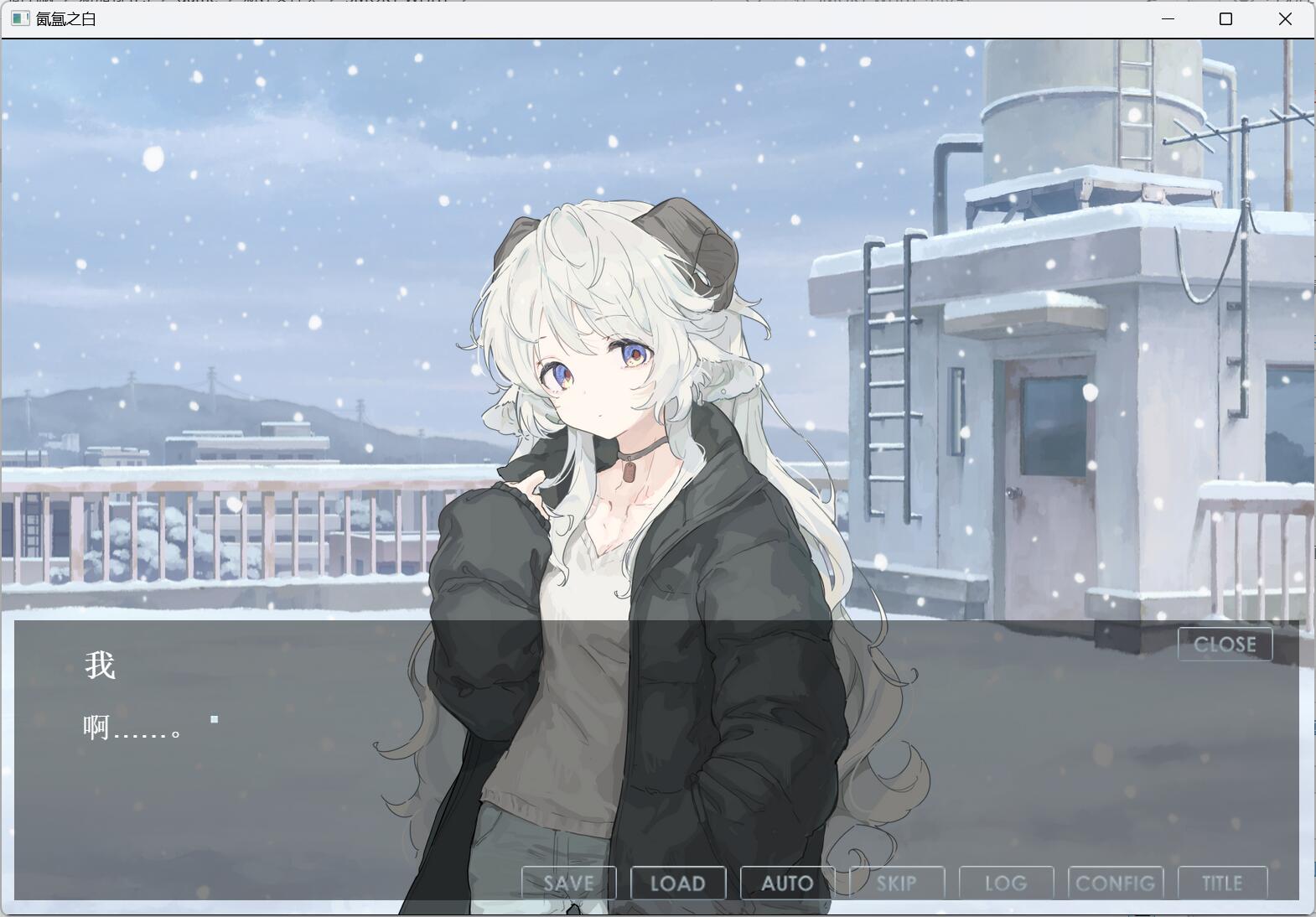This screenshot has width=1316, height=917.
Task: Enable AUTO mode to auto-advance text
Action: point(786,882)
